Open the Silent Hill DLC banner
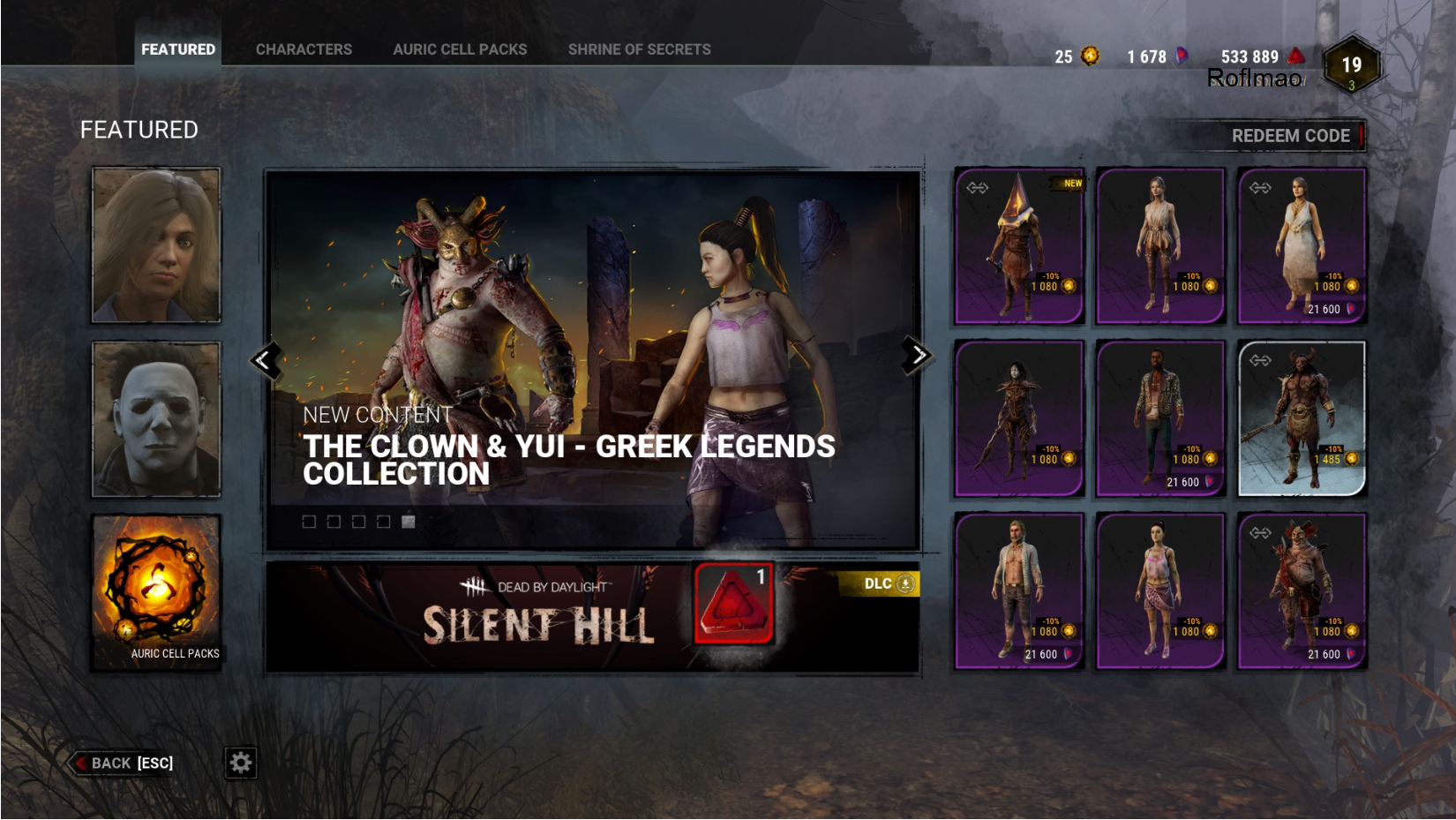This screenshot has height=820, width=1456. coord(591,616)
